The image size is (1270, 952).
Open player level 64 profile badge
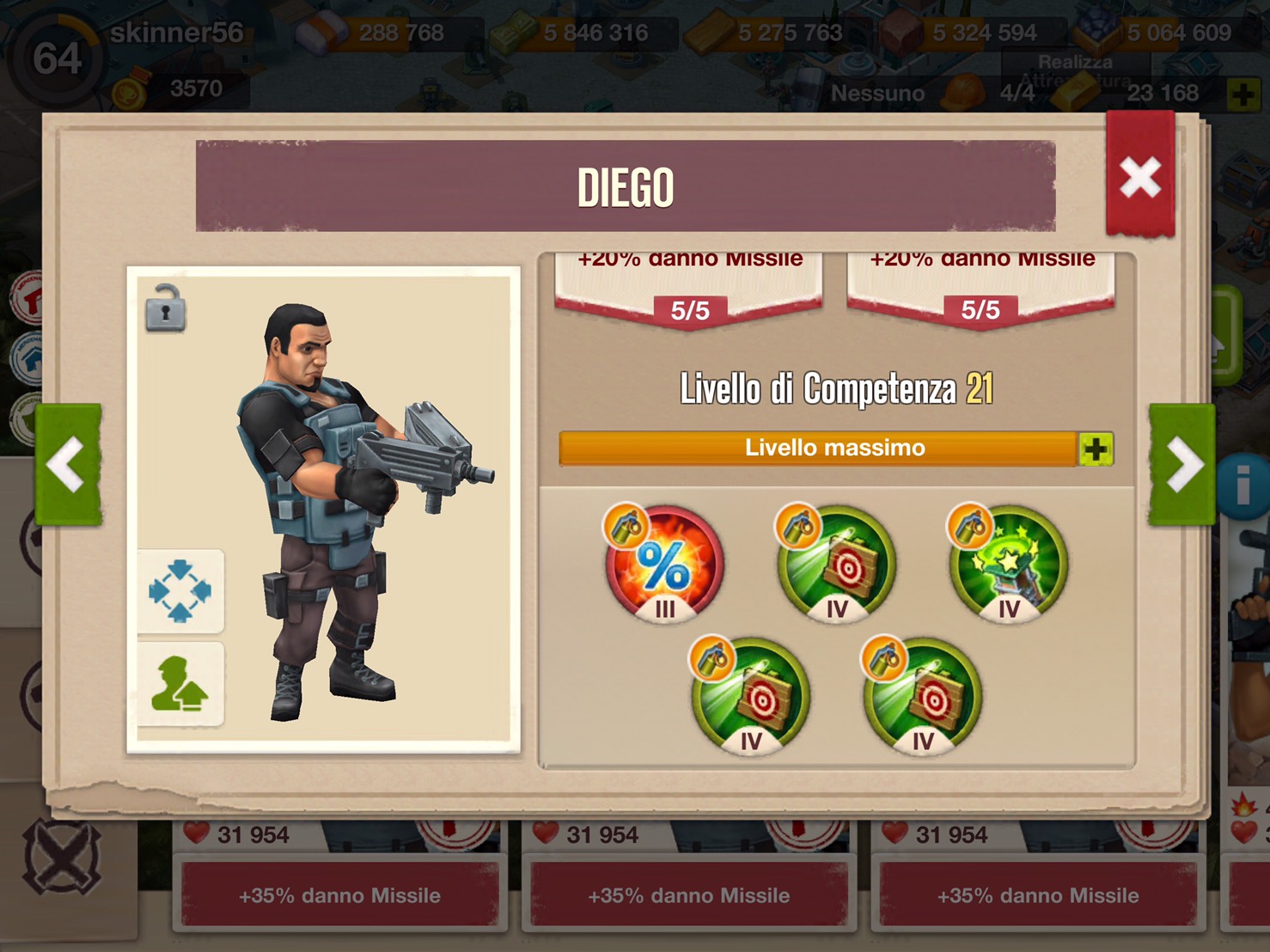(57, 58)
